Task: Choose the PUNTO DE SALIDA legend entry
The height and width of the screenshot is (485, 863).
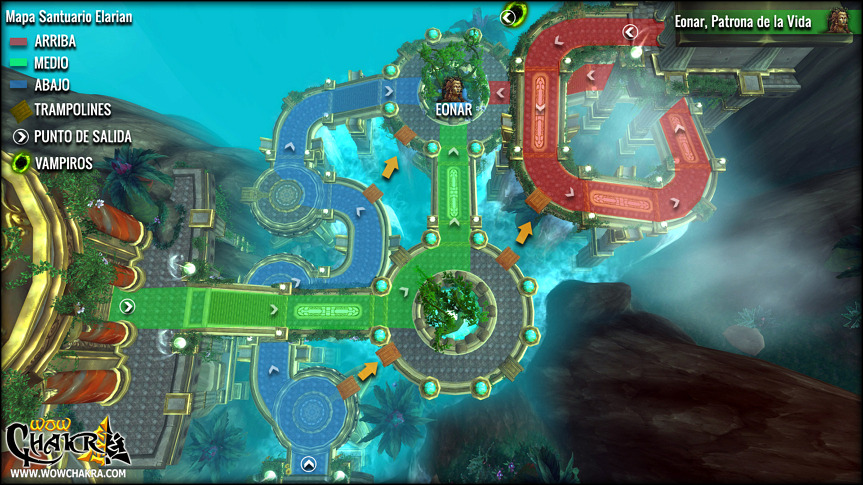Action: (x=71, y=136)
